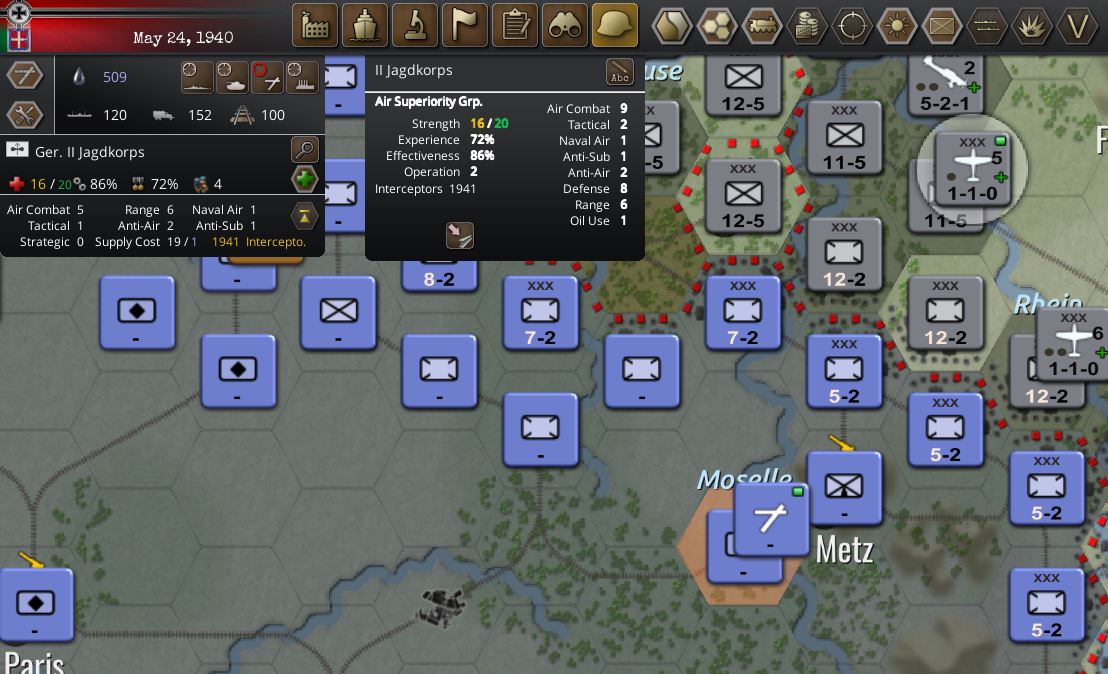Click the yellow upgrade hexagon button
The height and width of the screenshot is (674, 1108).
coord(304,215)
